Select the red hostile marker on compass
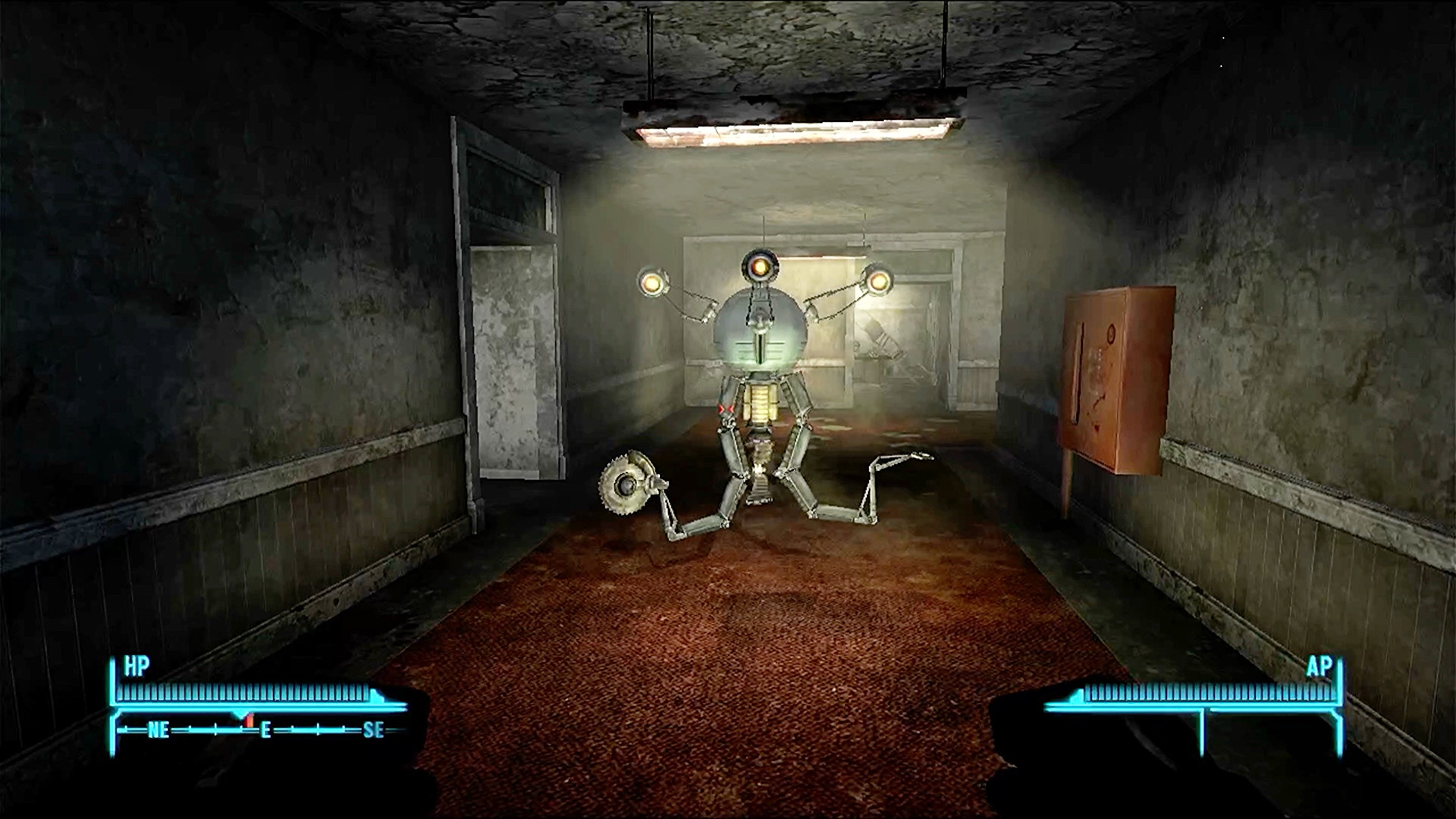Screen dimensions: 1456x819 click(x=250, y=720)
